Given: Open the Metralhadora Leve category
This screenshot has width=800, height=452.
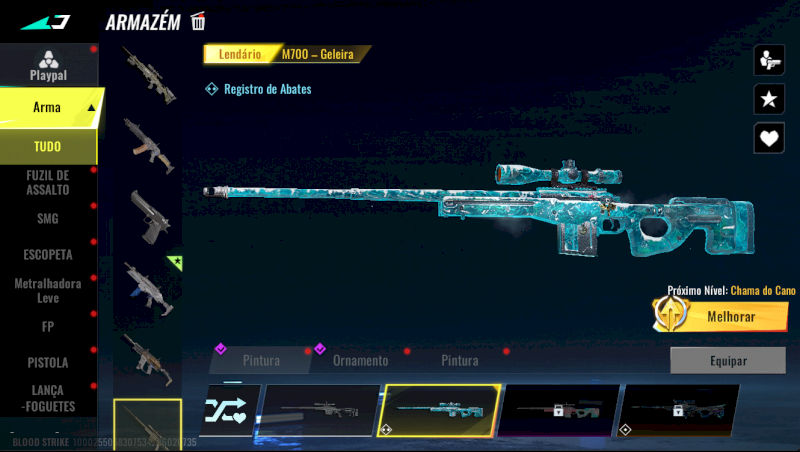Looking at the screenshot, I should click(48, 291).
